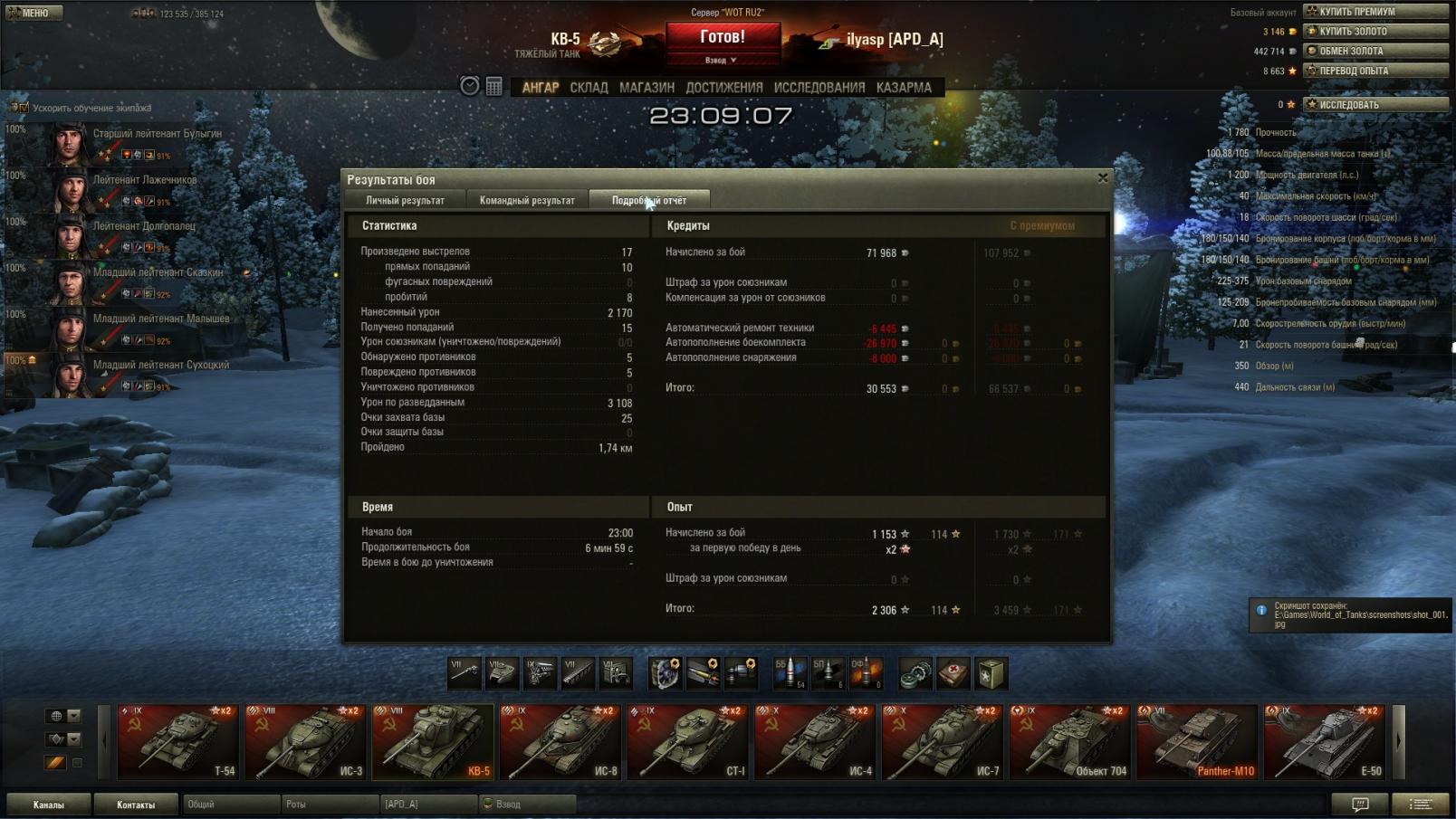Toggle the Ускорить обучение экипажа checkbox
Viewport: 1456px width, 819px height.
tap(24, 108)
